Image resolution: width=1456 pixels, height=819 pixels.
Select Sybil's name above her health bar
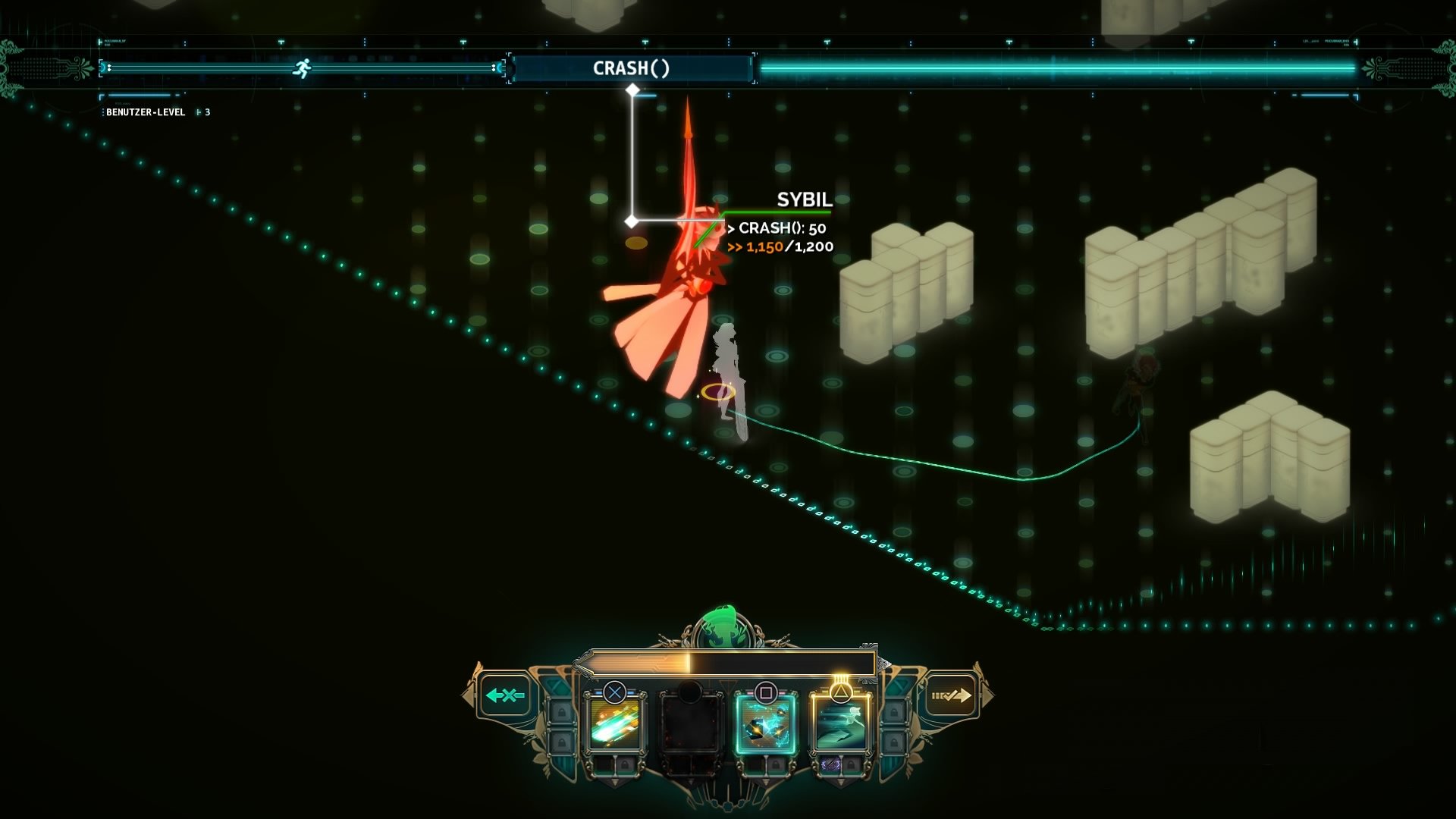[x=802, y=201]
